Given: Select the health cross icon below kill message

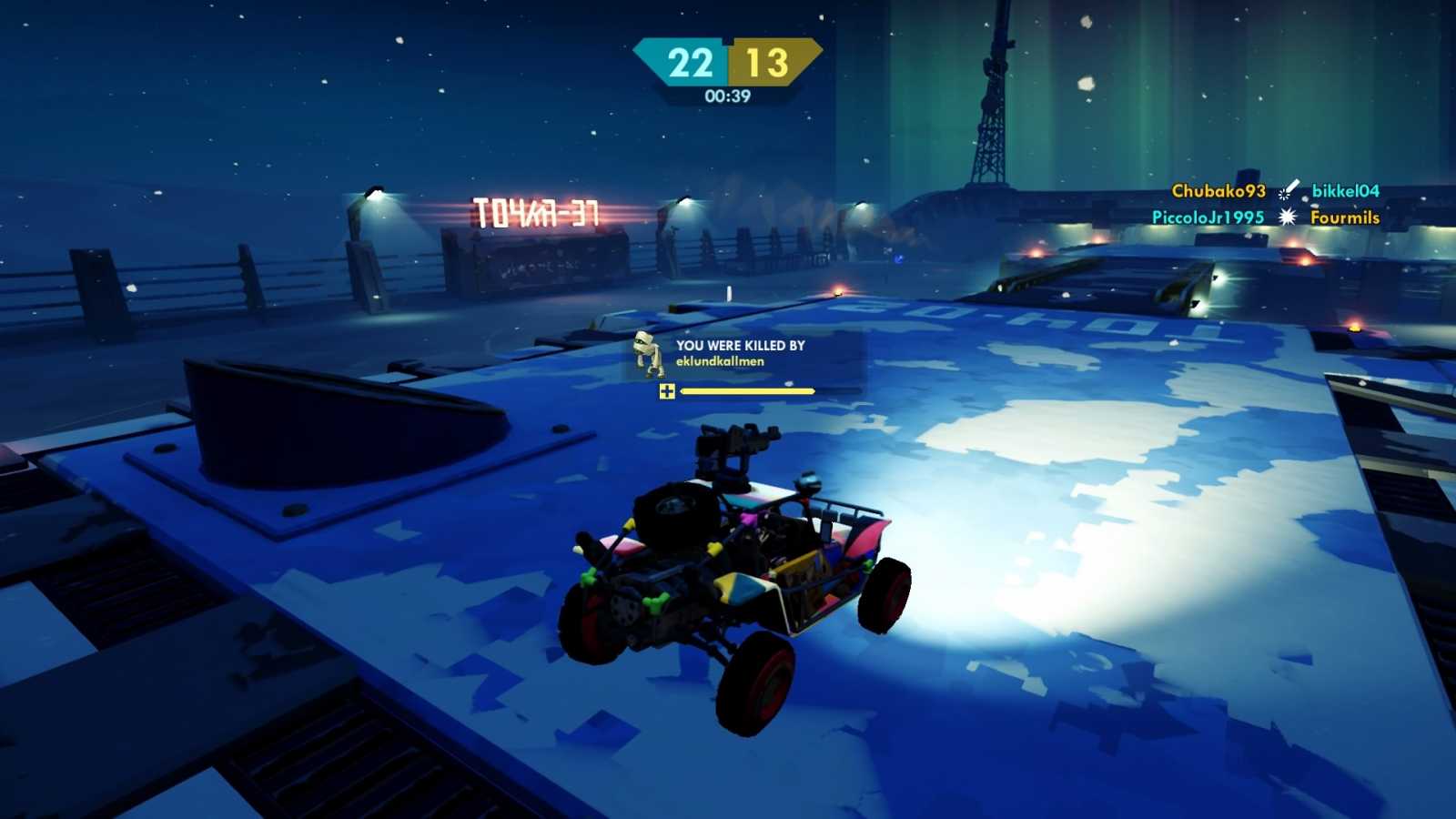Looking at the screenshot, I should click(668, 391).
